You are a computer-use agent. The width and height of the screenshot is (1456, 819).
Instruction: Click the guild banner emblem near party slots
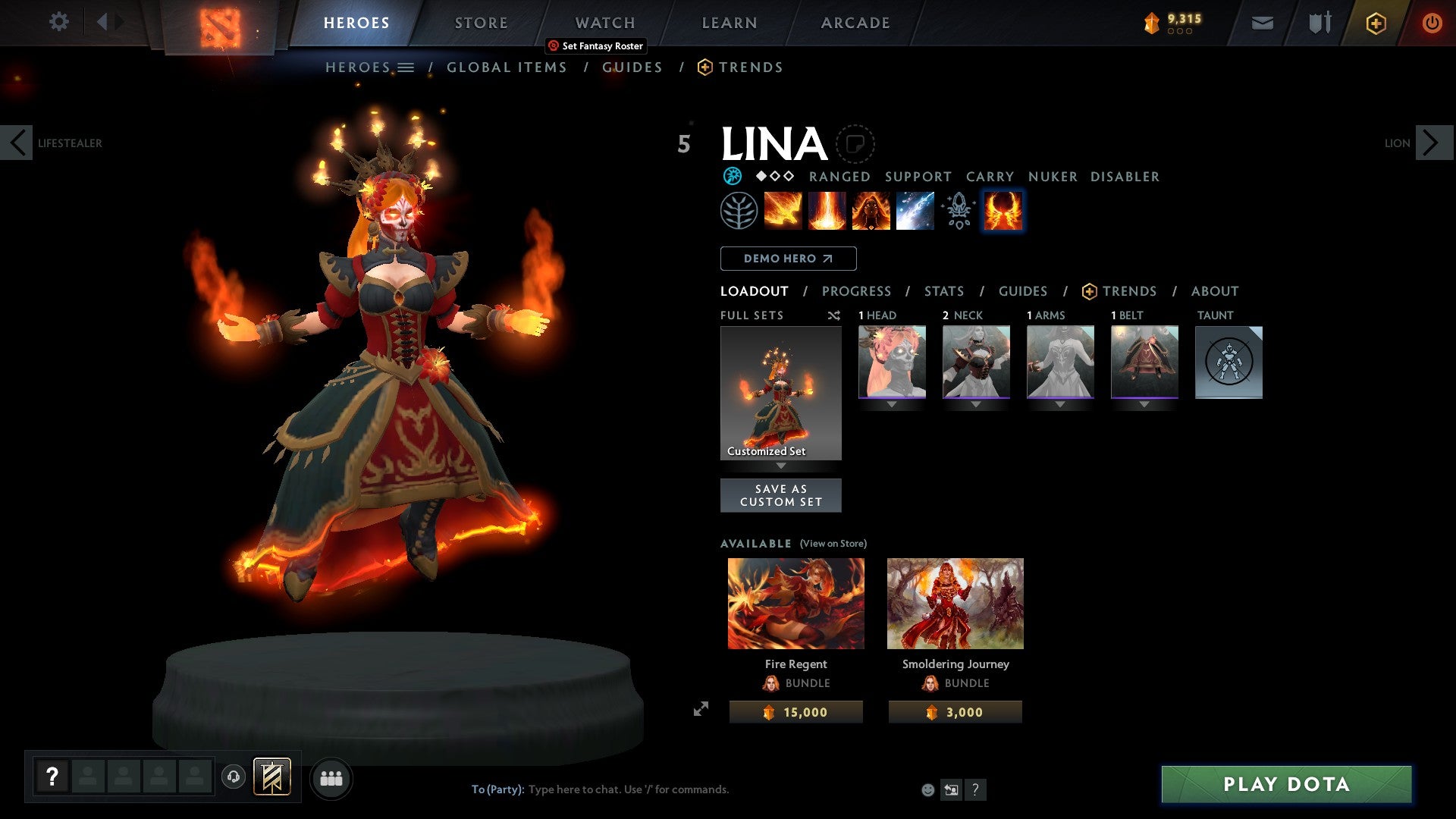point(272,777)
